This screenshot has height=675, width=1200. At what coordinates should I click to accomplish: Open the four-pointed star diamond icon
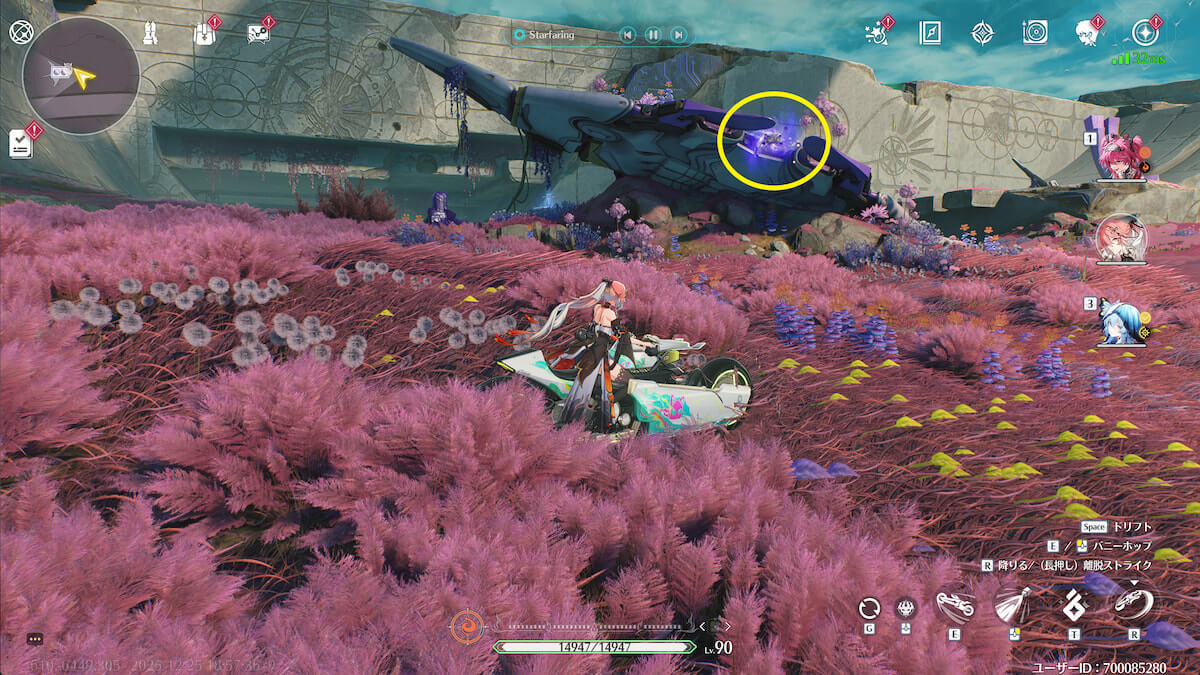pyautogui.click(x=982, y=33)
